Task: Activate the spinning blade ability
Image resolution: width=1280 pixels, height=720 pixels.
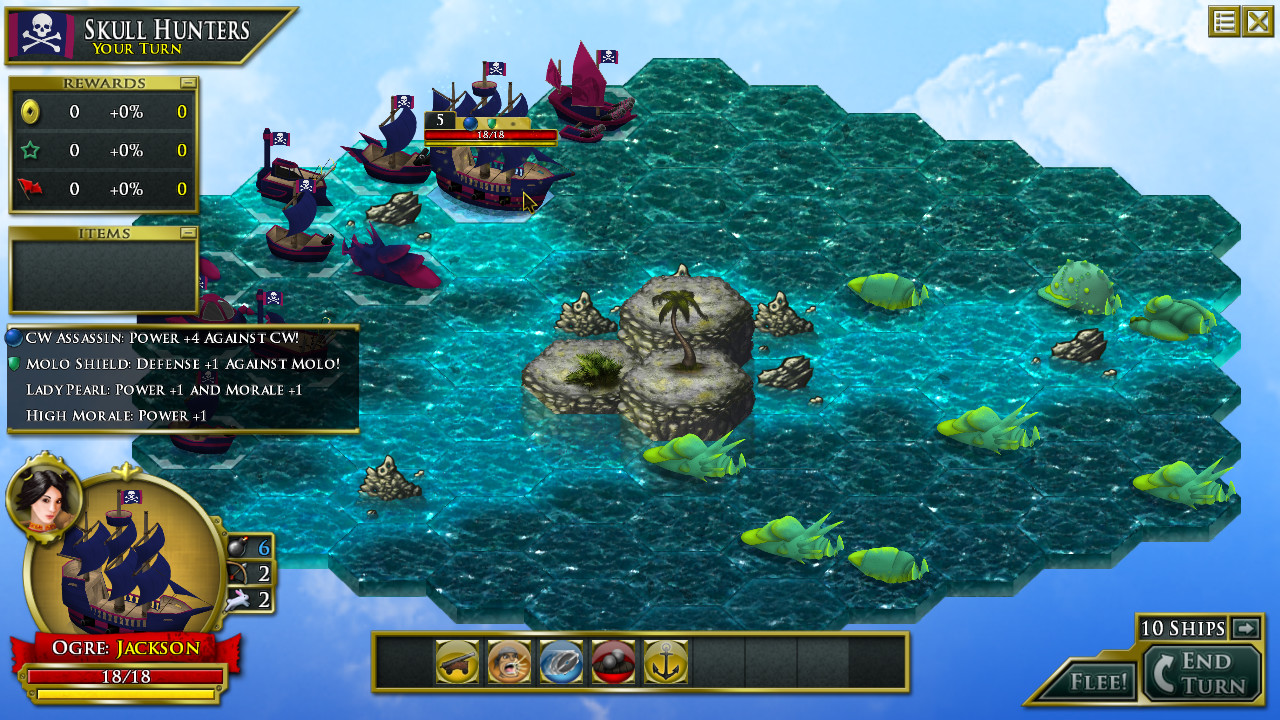Action: [x=562, y=661]
